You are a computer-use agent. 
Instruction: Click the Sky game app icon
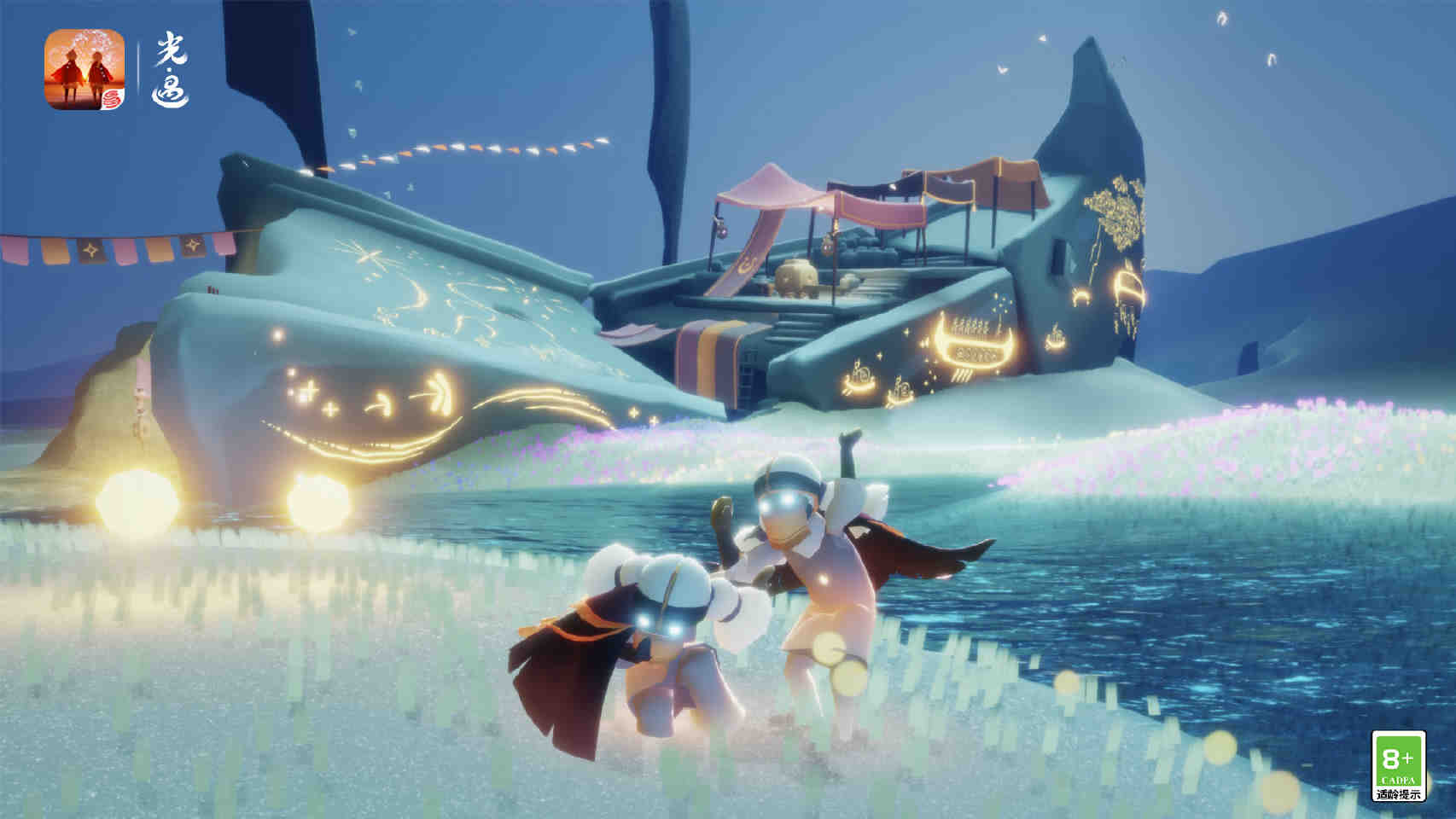click(84, 69)
